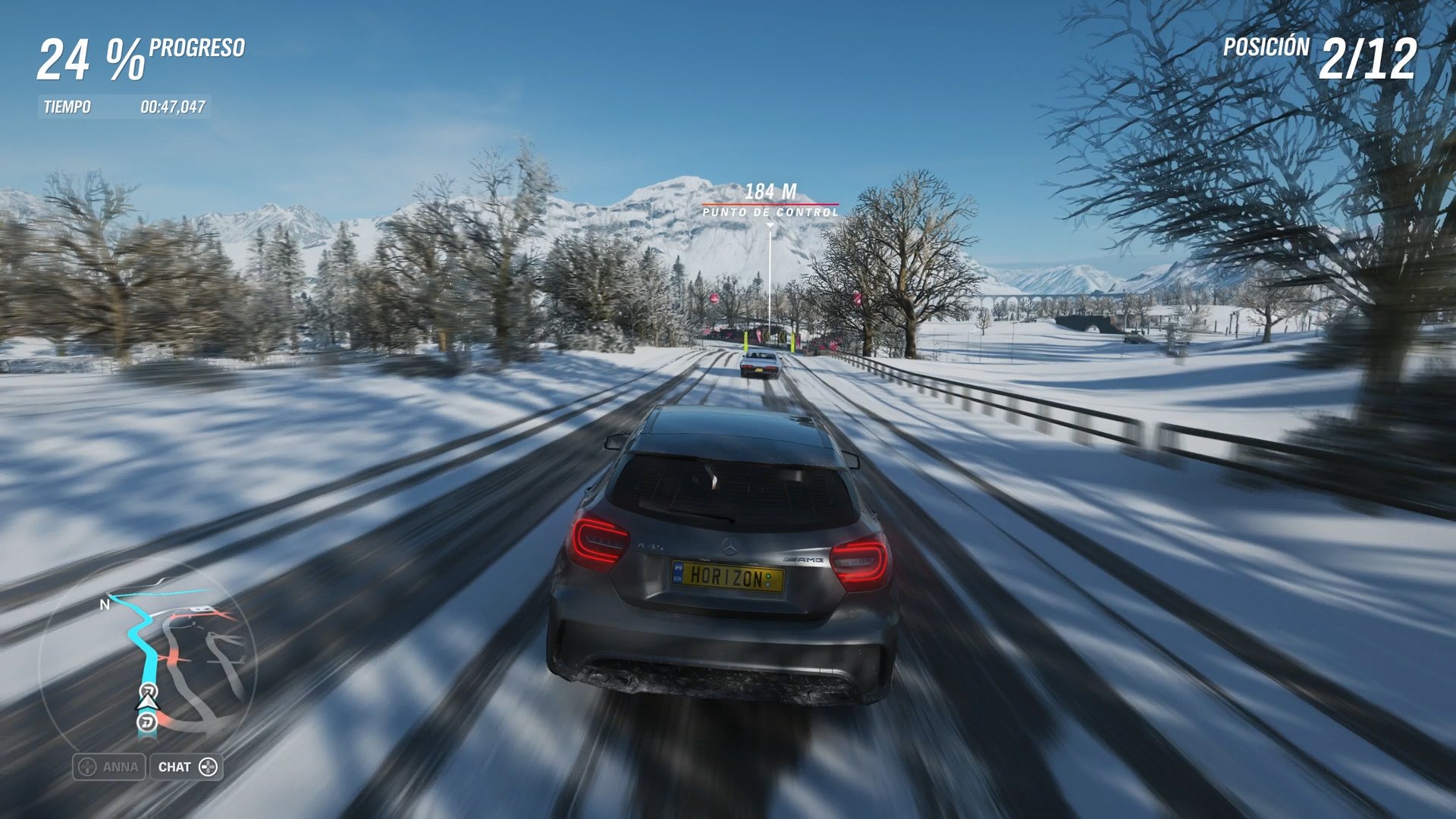Select the player arrow icon on the minimap
The image size is (1456, 819).
(147, 703)
